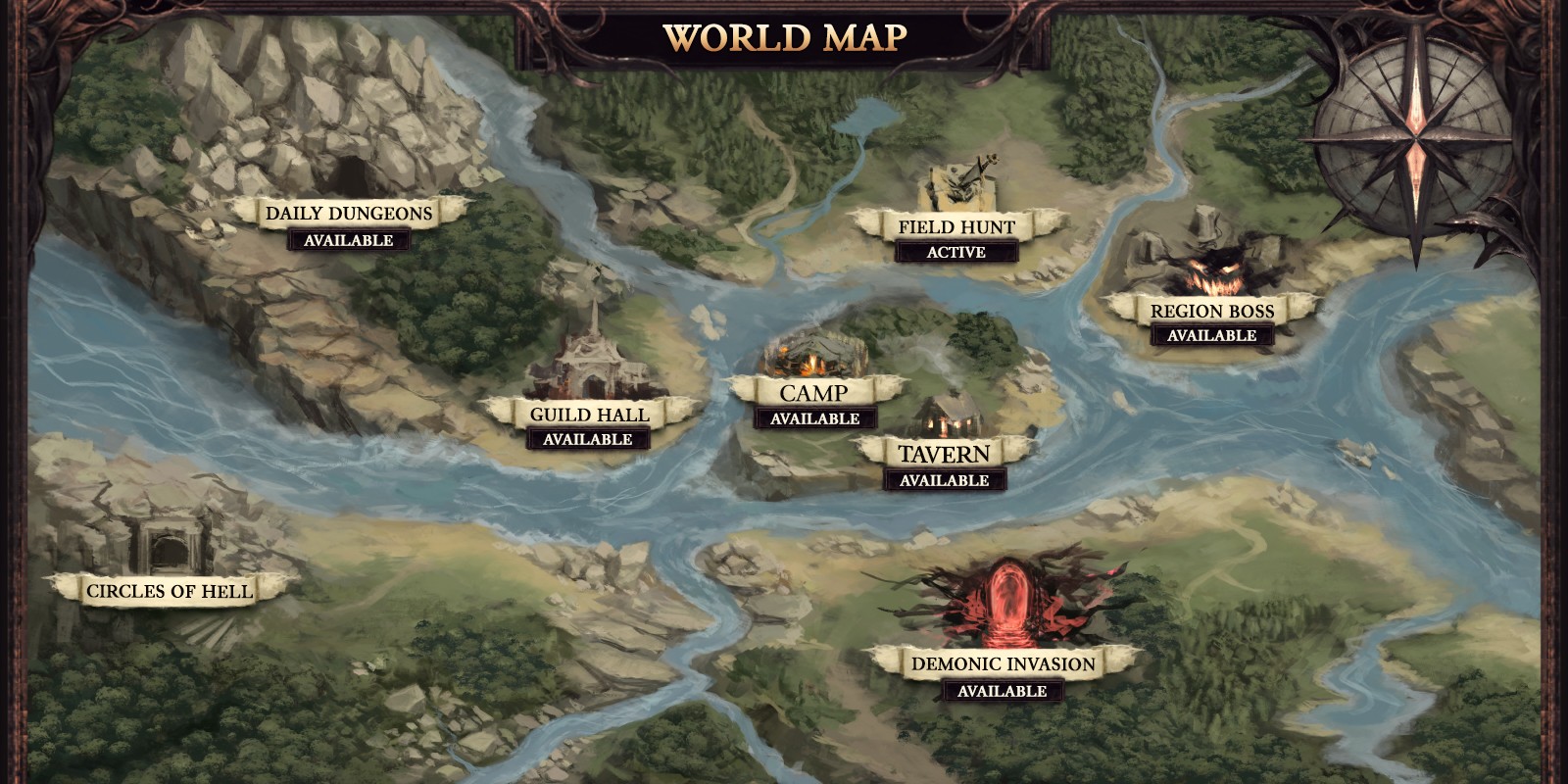The height and width of the screenshot is (784, 1568).
Task: Toggle the ACTIVE badge under Field Hunt
Action: pyautogui.click(x=955, y=253)
